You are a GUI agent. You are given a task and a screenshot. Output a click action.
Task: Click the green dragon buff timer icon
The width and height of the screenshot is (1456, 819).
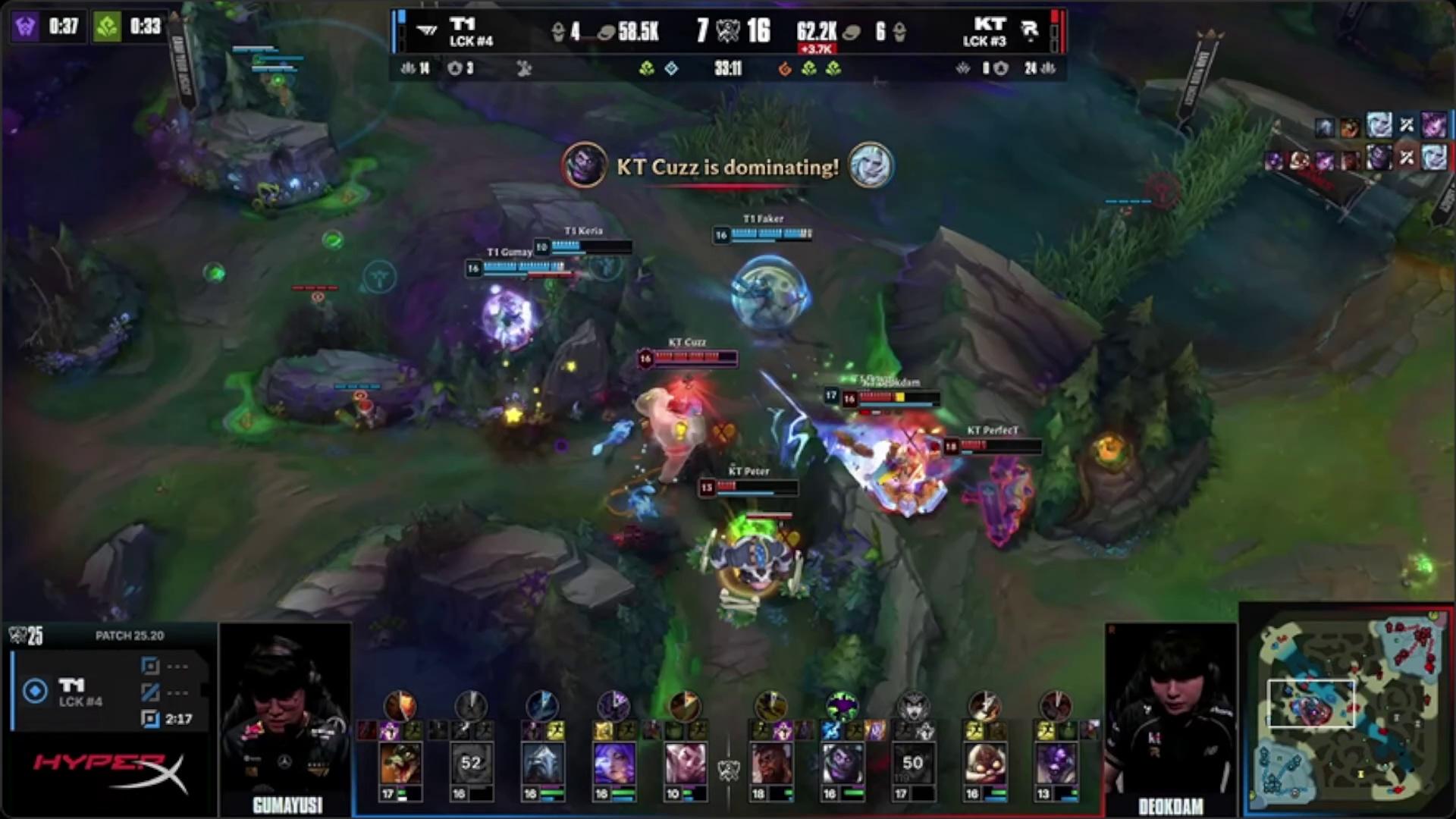pos(107,27)
